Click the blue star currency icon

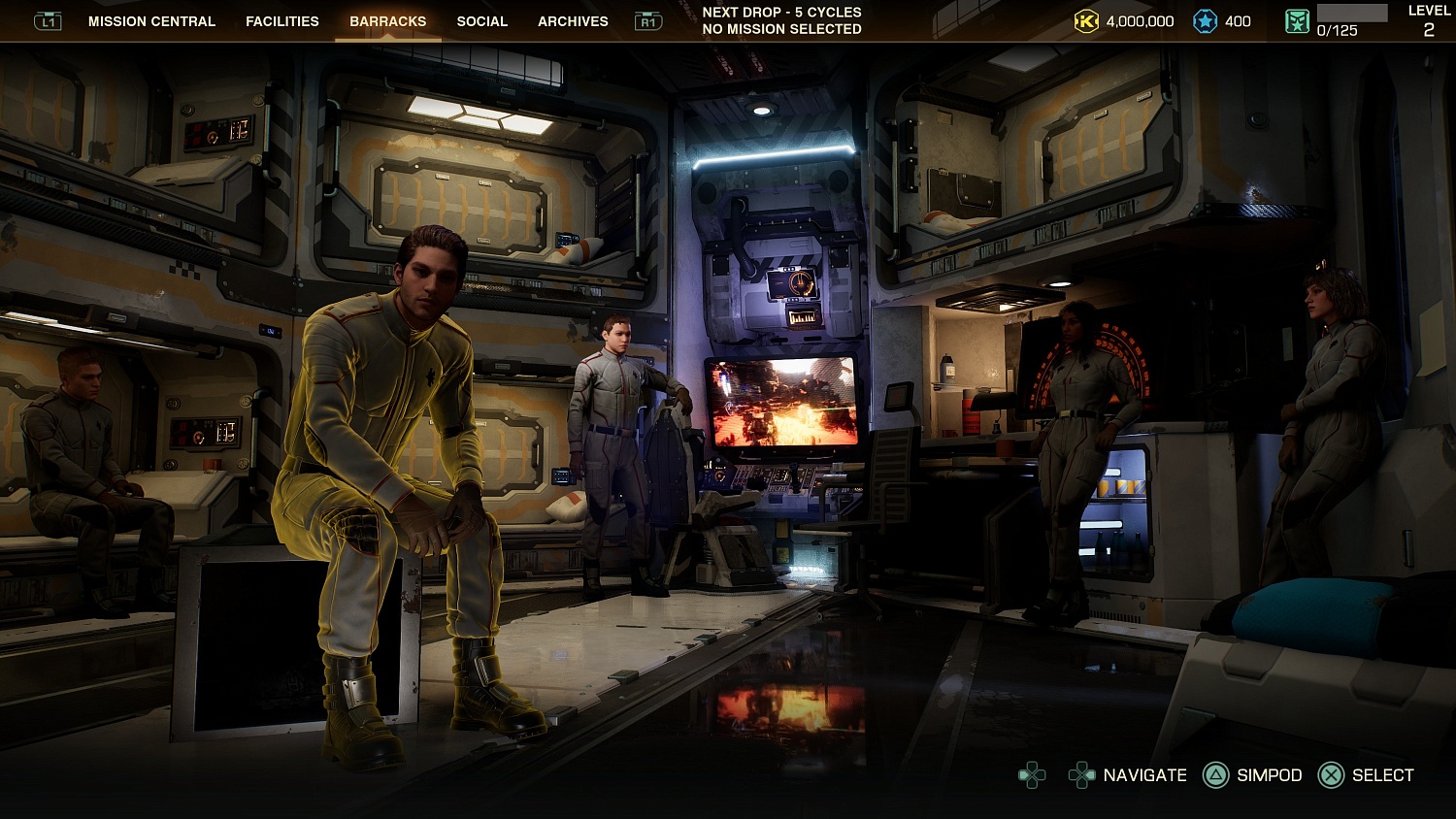pyautogui.click(x=1204, y=20)
